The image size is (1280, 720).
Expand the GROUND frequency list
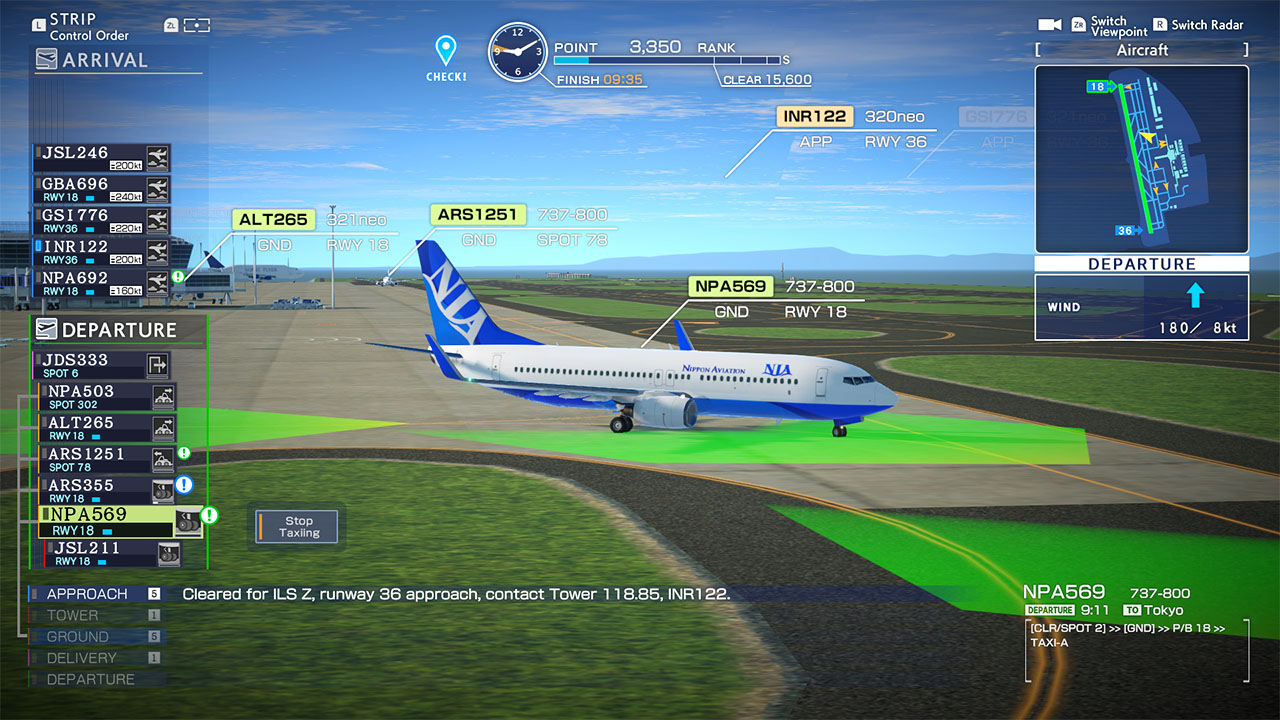click(x=90, y=636)
